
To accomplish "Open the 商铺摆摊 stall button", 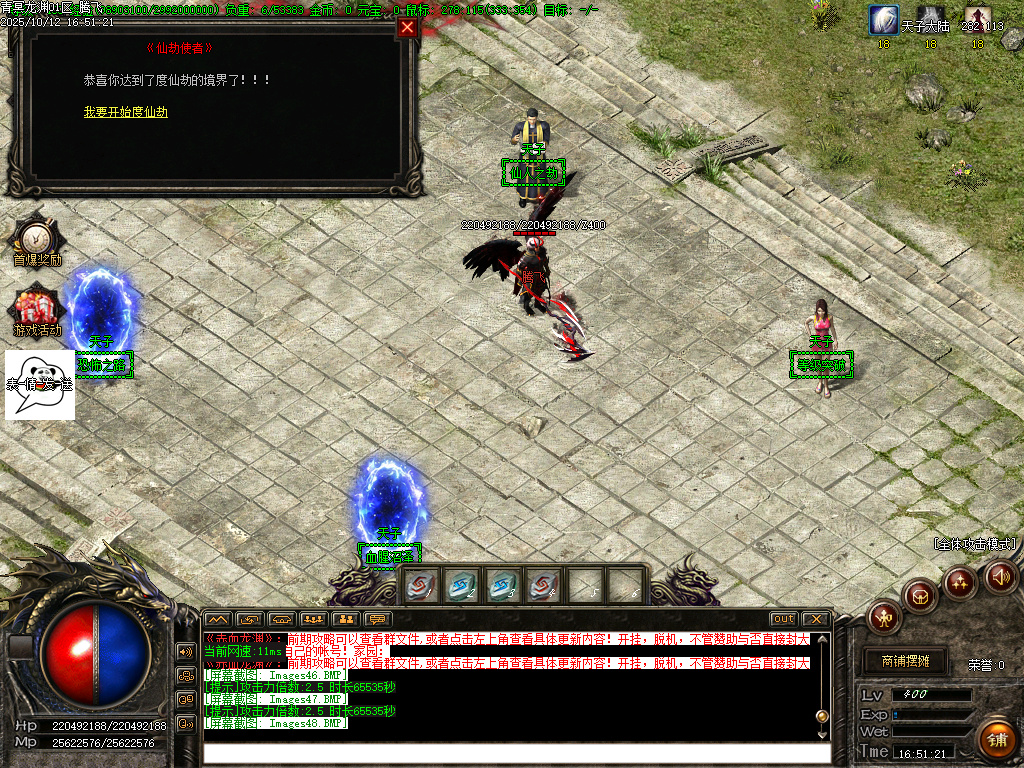I will [905, 661].
